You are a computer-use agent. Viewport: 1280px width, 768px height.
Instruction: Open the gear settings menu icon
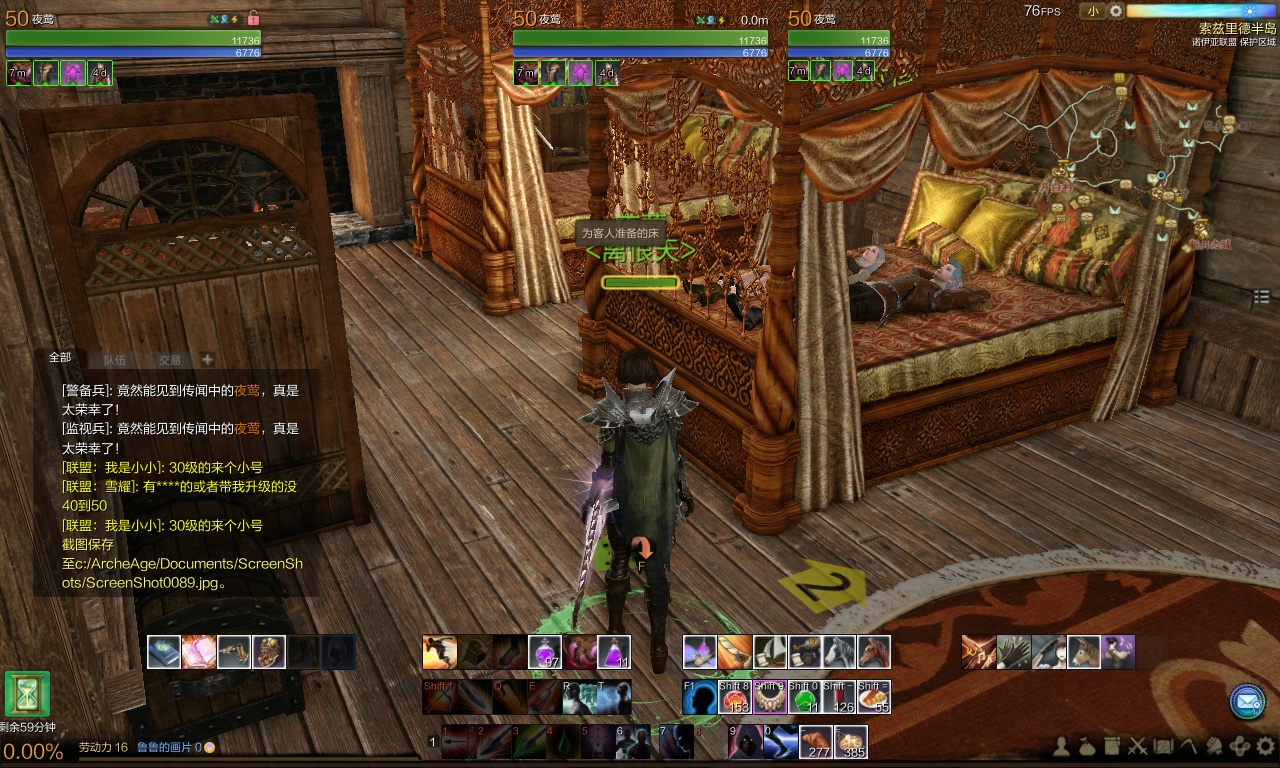click(1265, 746)
